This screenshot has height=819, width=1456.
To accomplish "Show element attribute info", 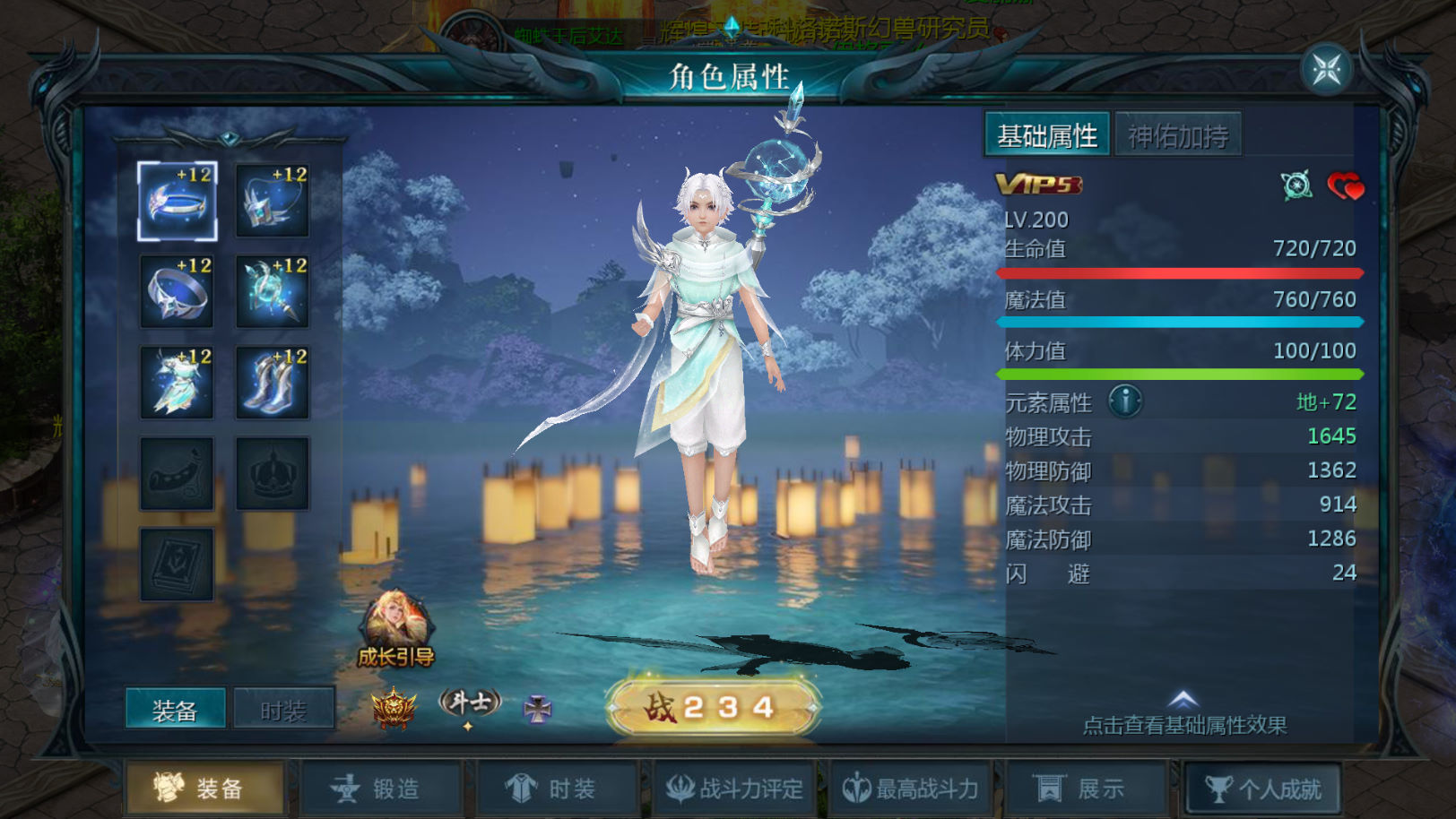I will tap(1125, 401).
